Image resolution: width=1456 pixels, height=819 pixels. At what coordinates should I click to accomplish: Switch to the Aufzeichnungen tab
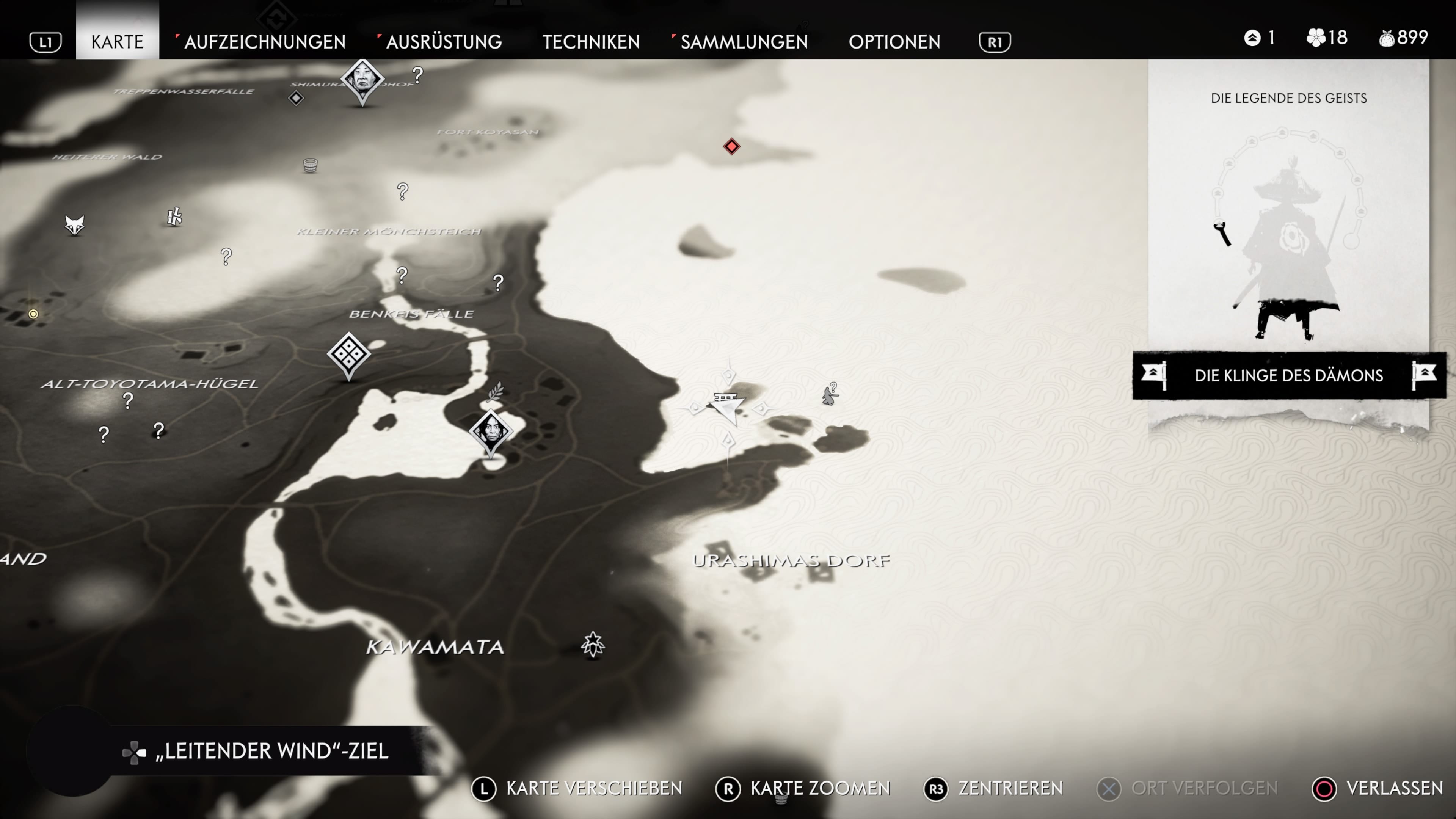tap(265, 42)
